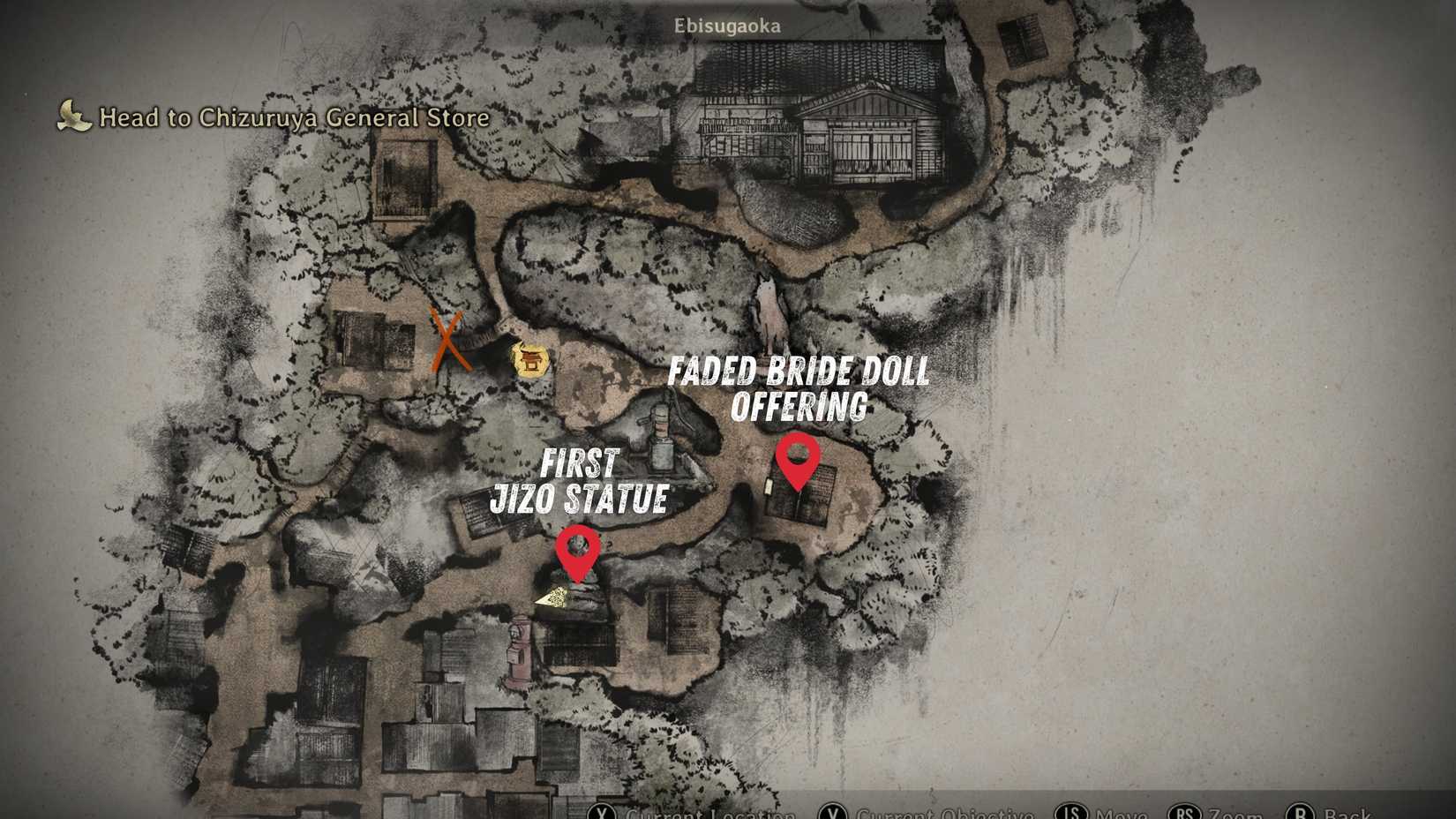Click the FADED BRIDE DOLL OFFERING label

point(800,389)
